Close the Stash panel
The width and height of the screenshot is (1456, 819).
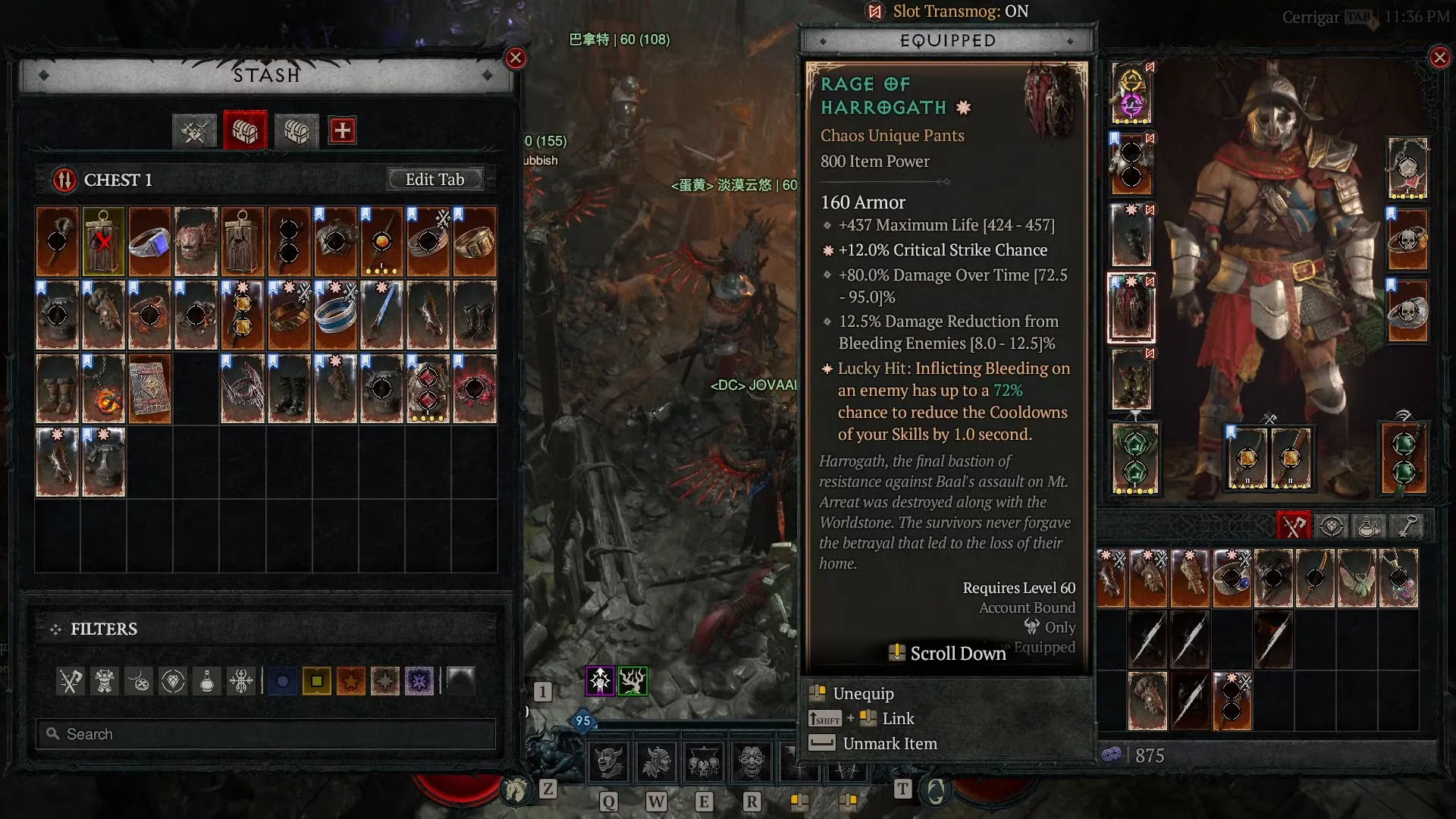(516, 58)
